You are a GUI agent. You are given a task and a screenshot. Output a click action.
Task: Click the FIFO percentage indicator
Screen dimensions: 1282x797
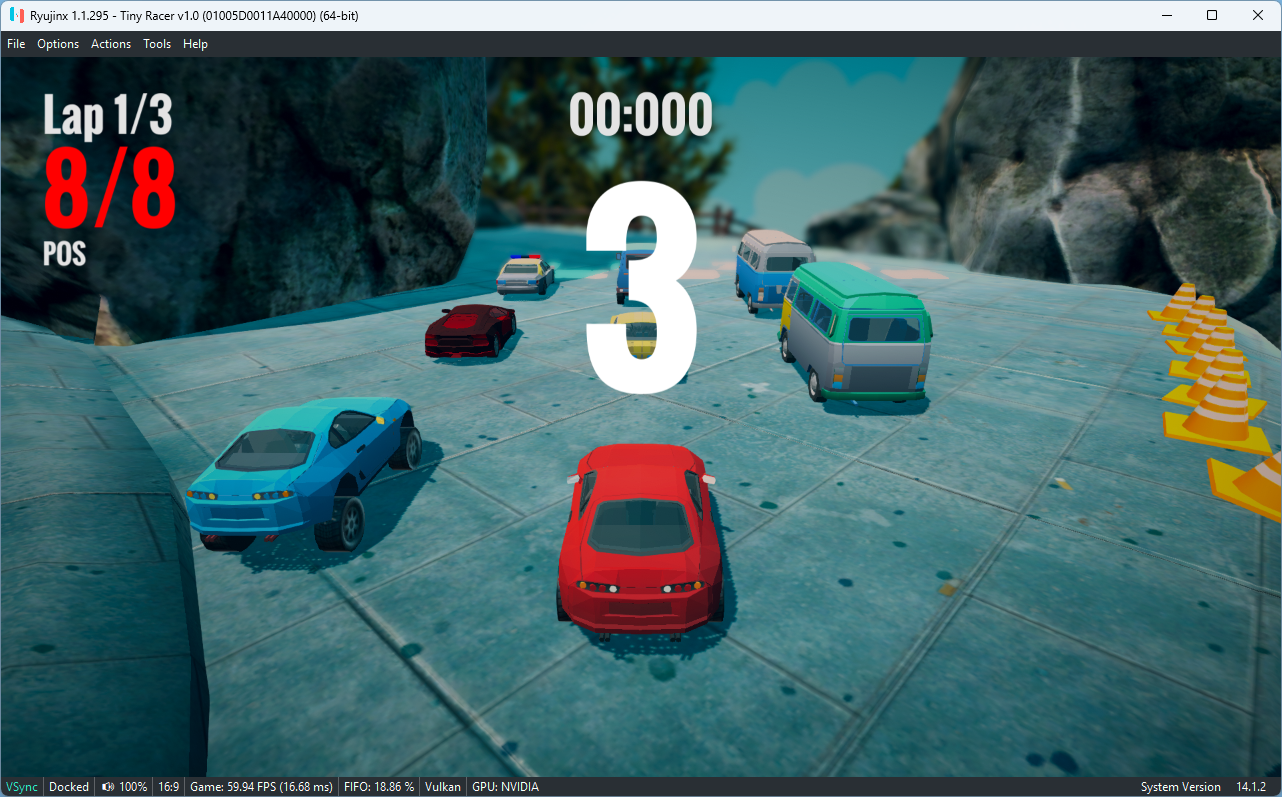click(x=378, y=787)
